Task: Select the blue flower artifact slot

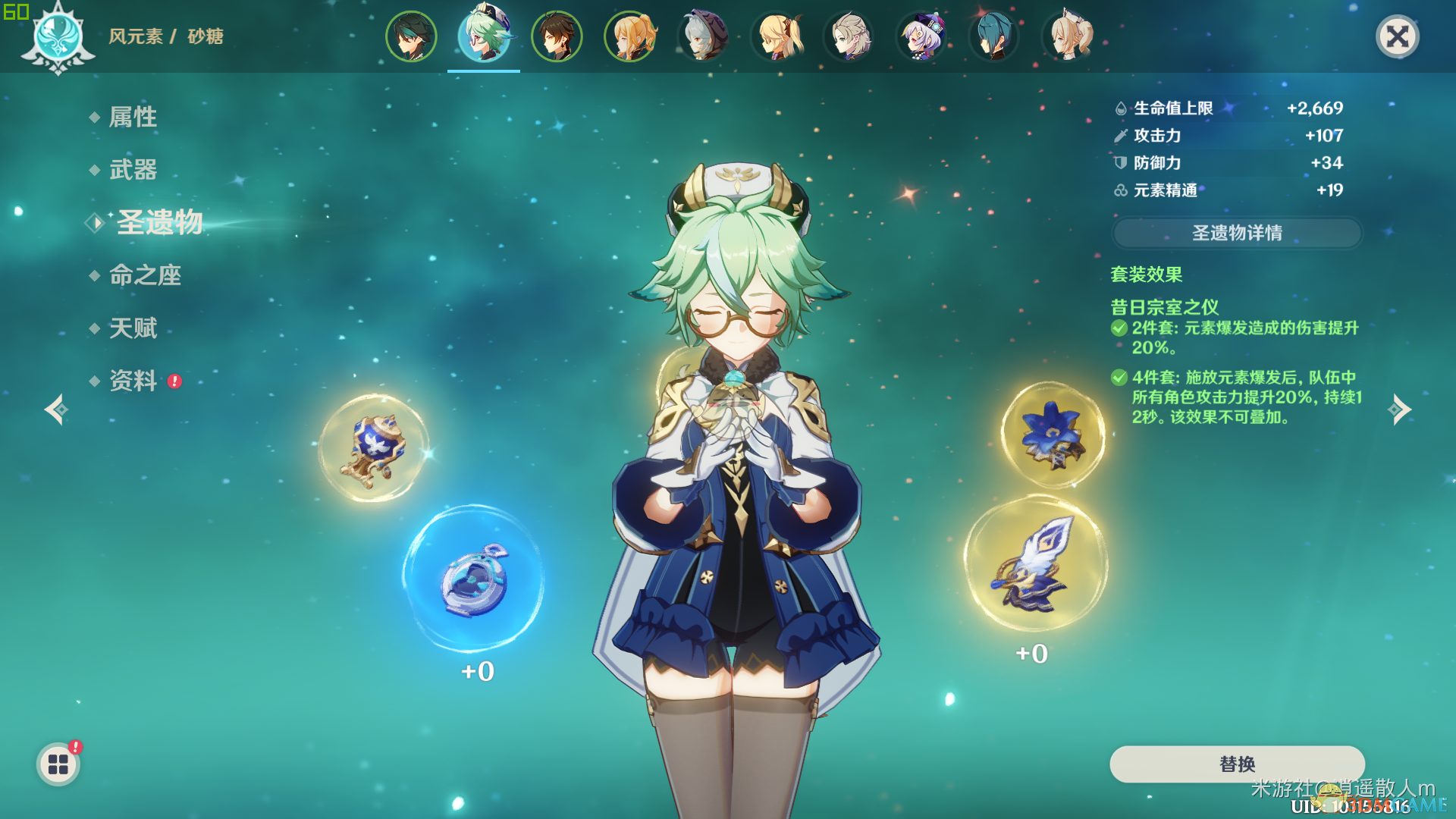Action: [1053, 435]
